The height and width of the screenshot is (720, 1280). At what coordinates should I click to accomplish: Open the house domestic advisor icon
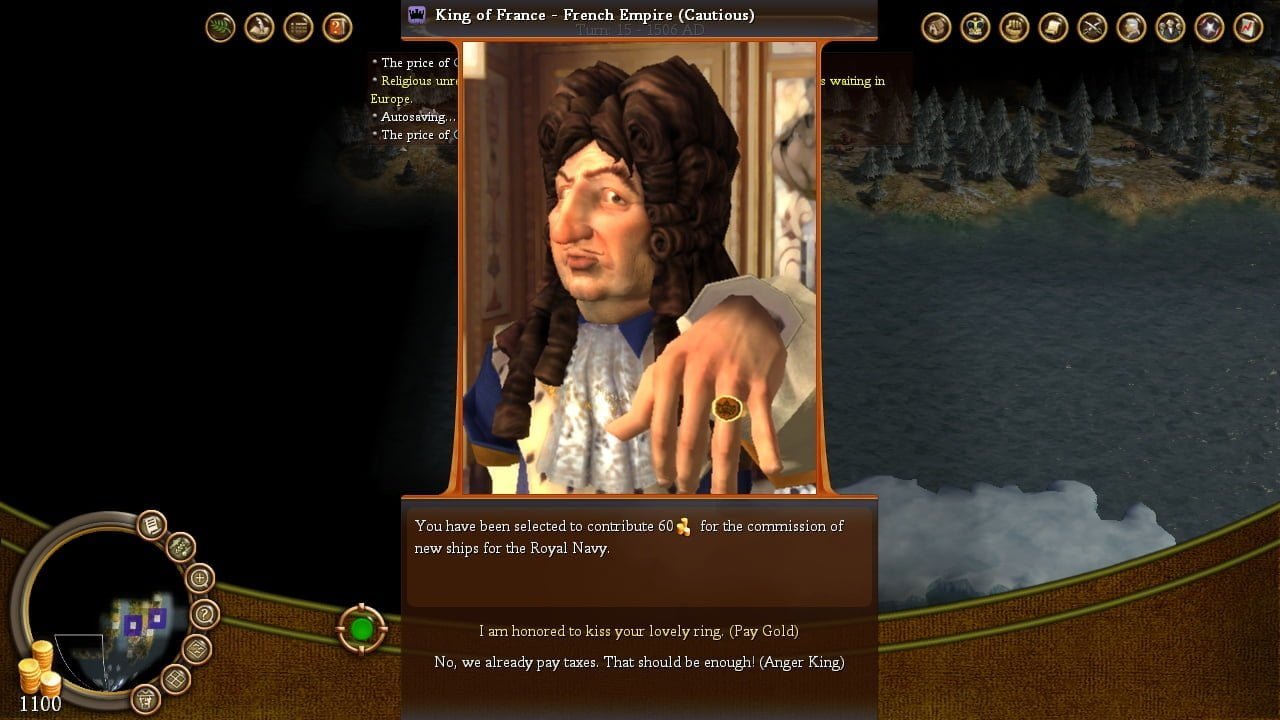[936, 27]
